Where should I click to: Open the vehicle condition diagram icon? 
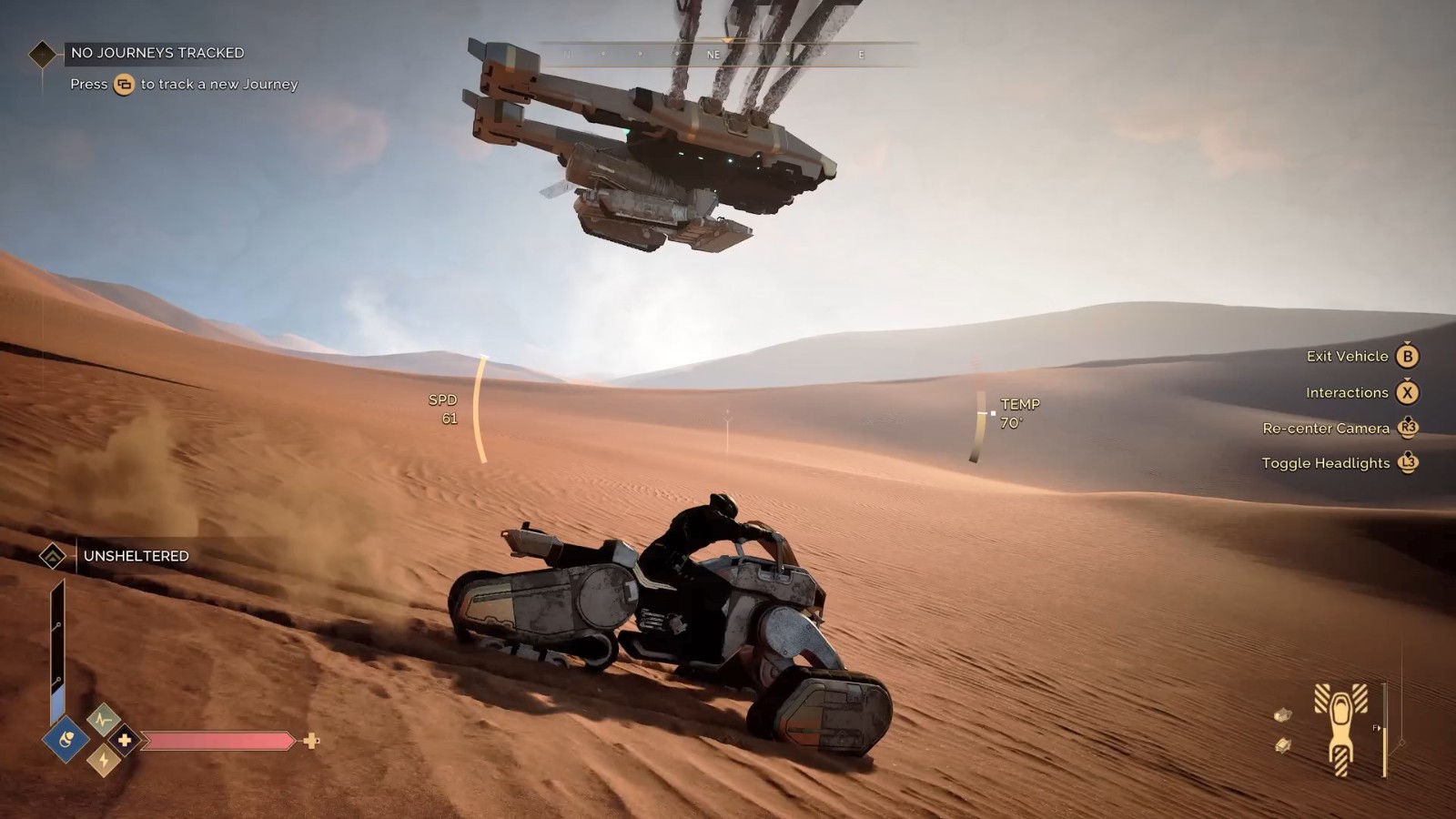1340,730
